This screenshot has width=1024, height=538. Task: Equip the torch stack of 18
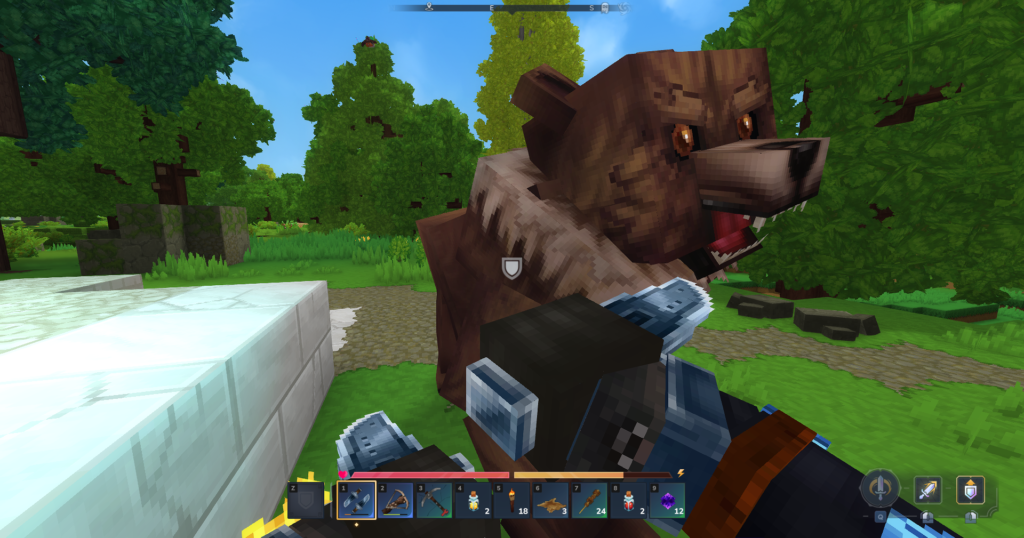tap(511, 500)
